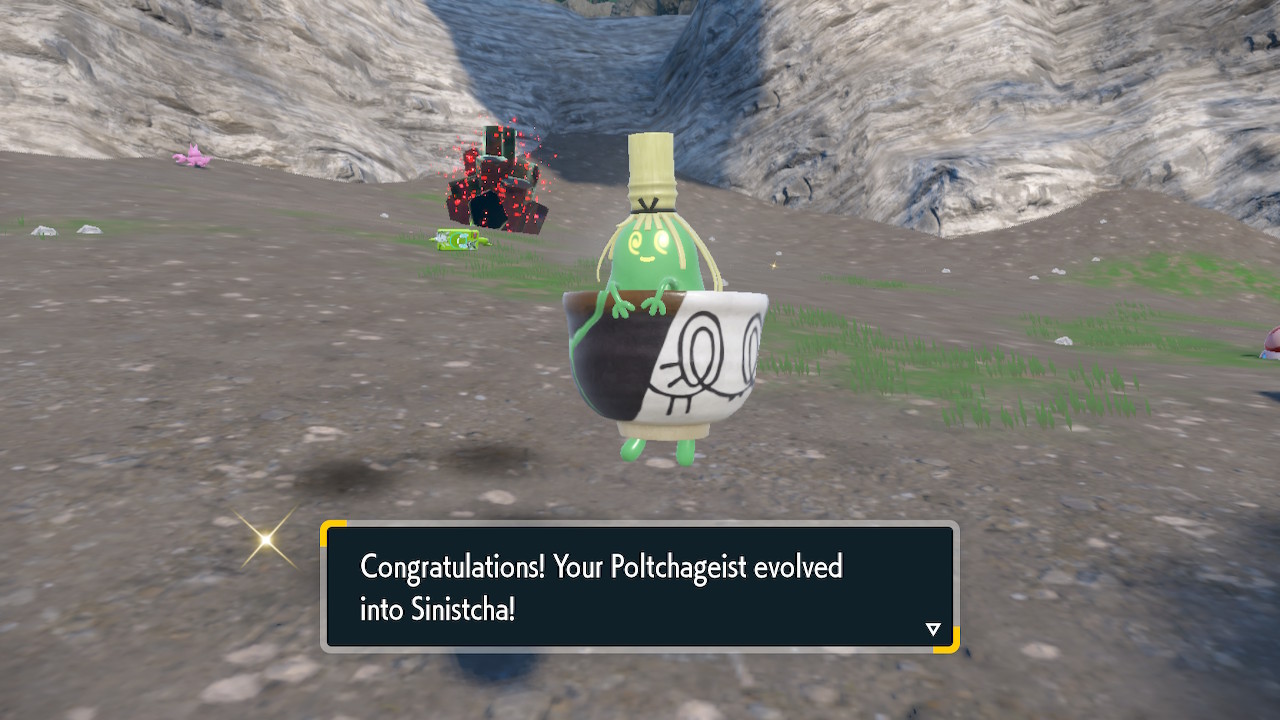Click the red object at the right screen edge
The height and width of the screenshot is (720, 1280).
1272,345
